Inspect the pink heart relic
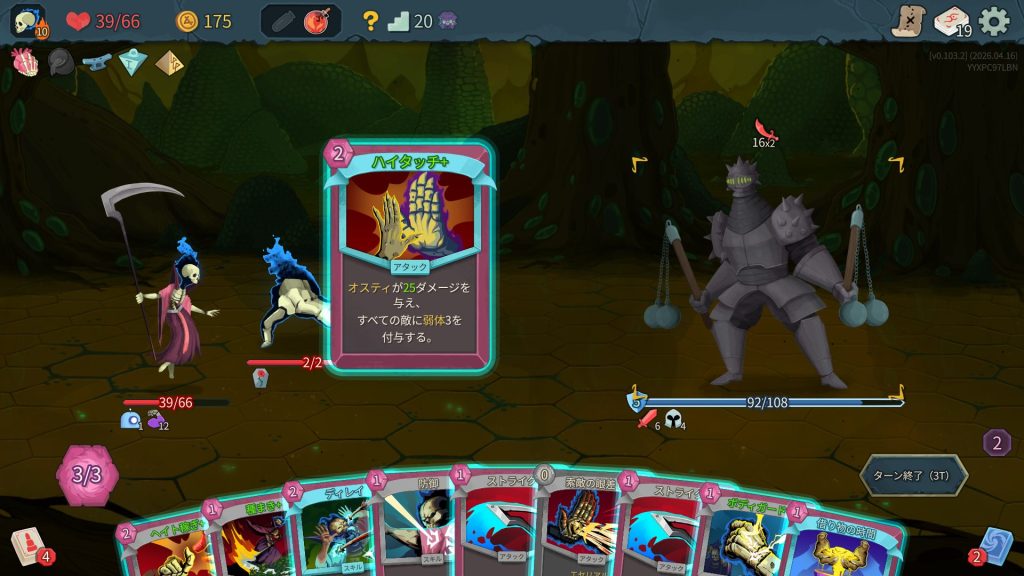 pos(24,62)
